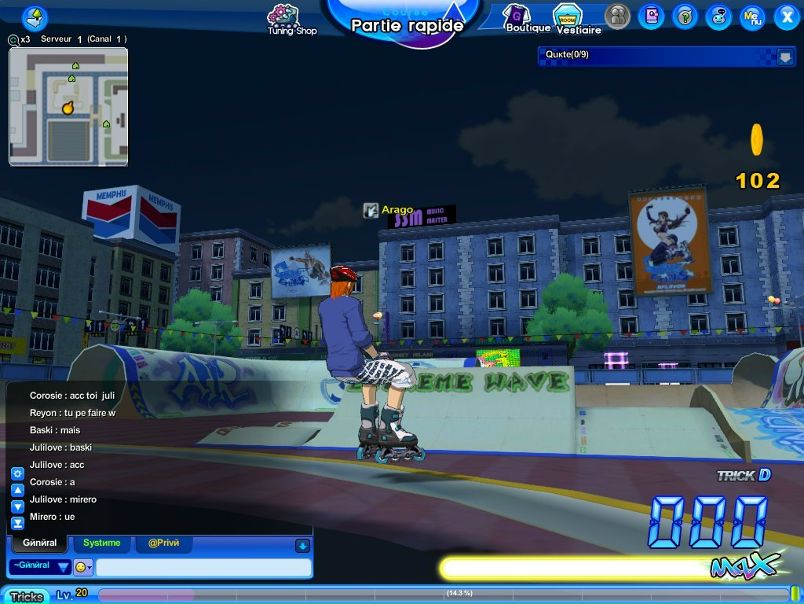
Task: Open the Tuning Shop
Action: click(291, 18)
